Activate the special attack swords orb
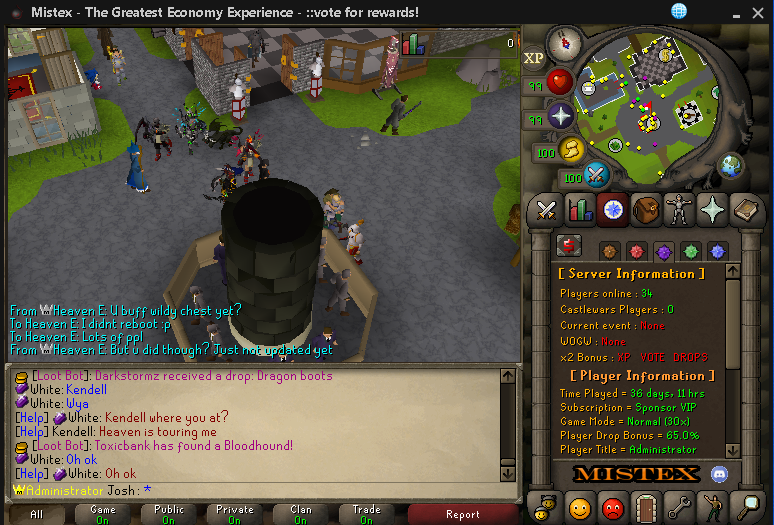The width and height of the screenshot is (774, 525). coord(597,176)
